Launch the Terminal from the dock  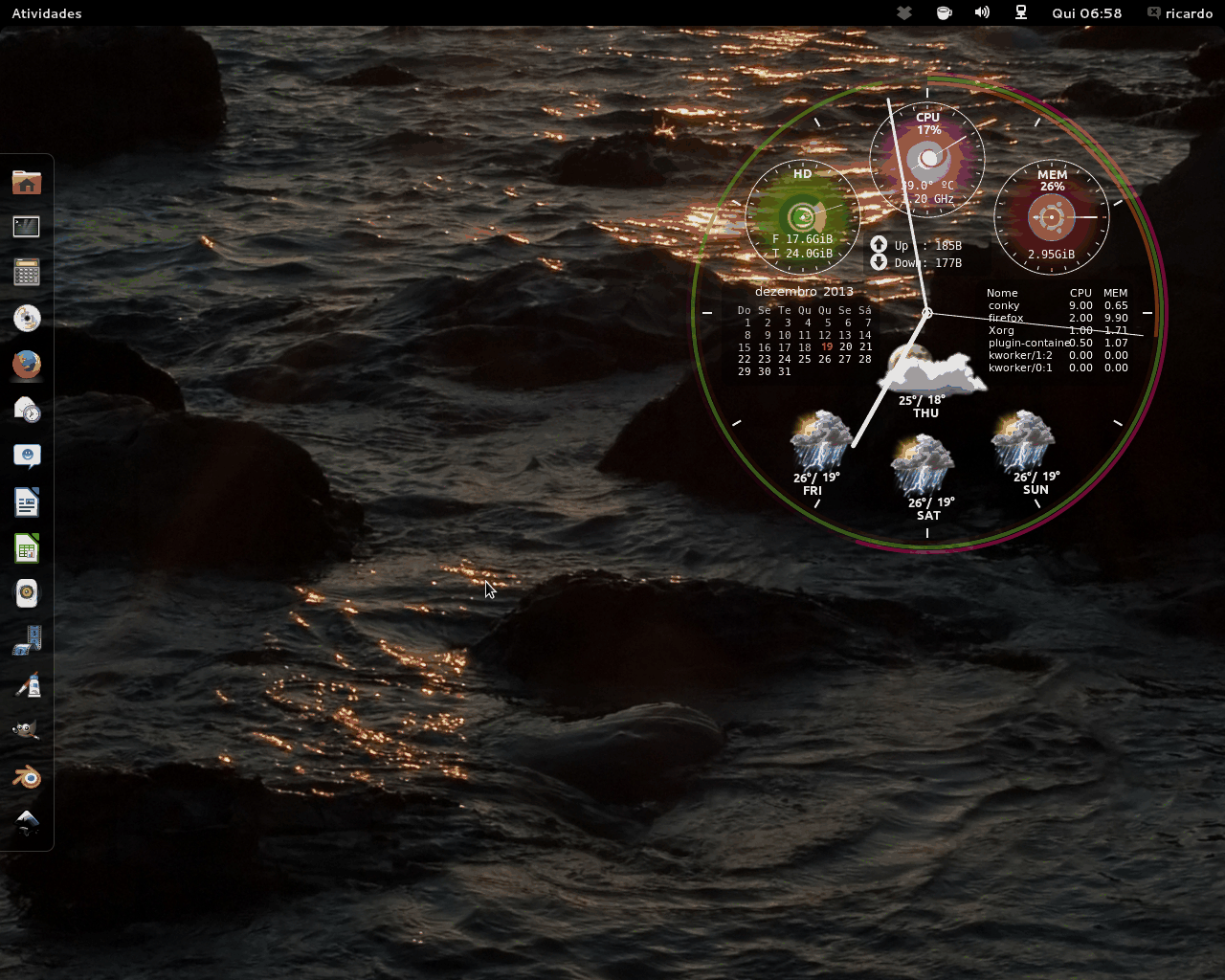coord(26,227)
